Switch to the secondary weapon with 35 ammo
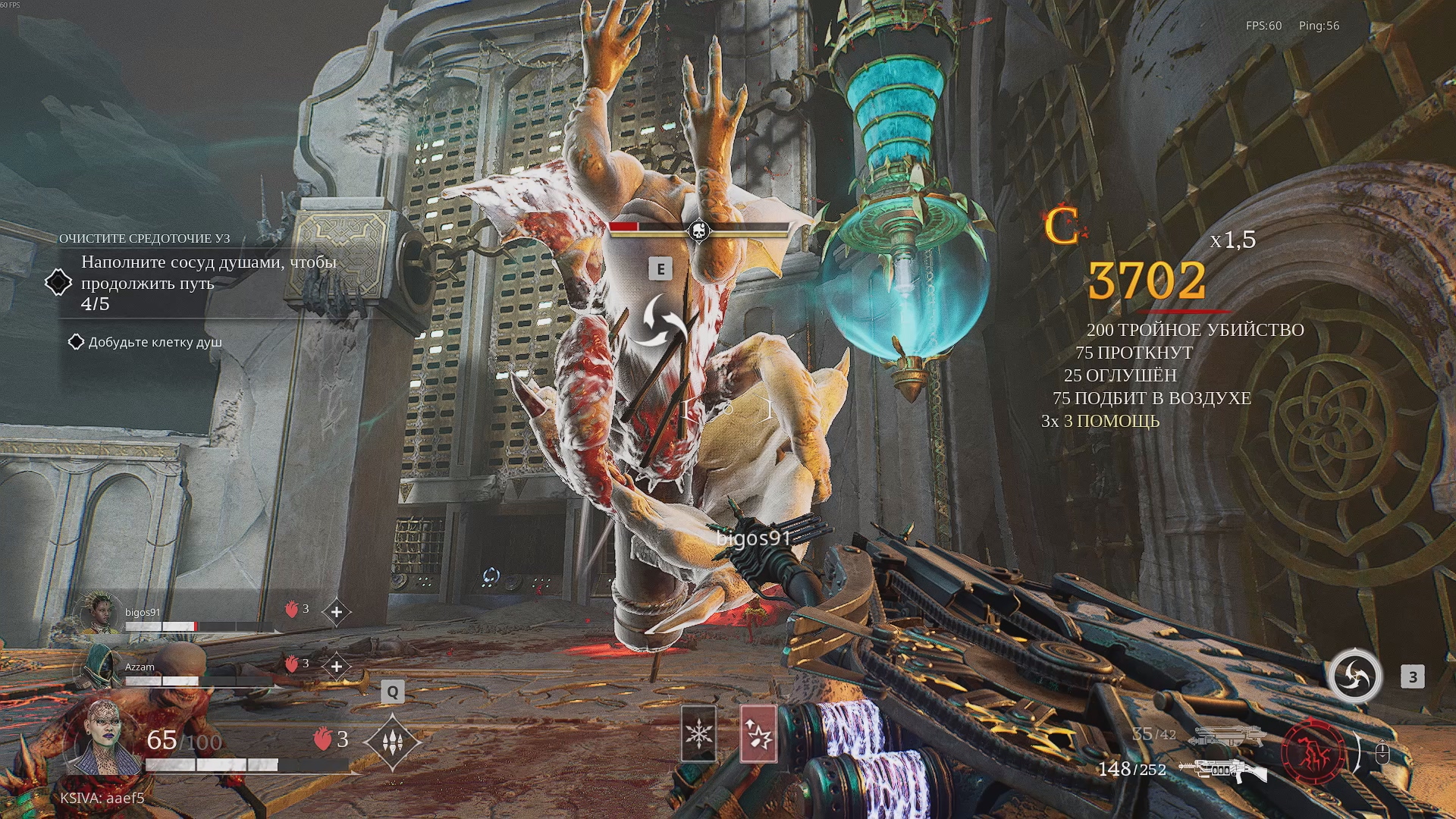1456x819 pixels. [x=1227, y=736]
